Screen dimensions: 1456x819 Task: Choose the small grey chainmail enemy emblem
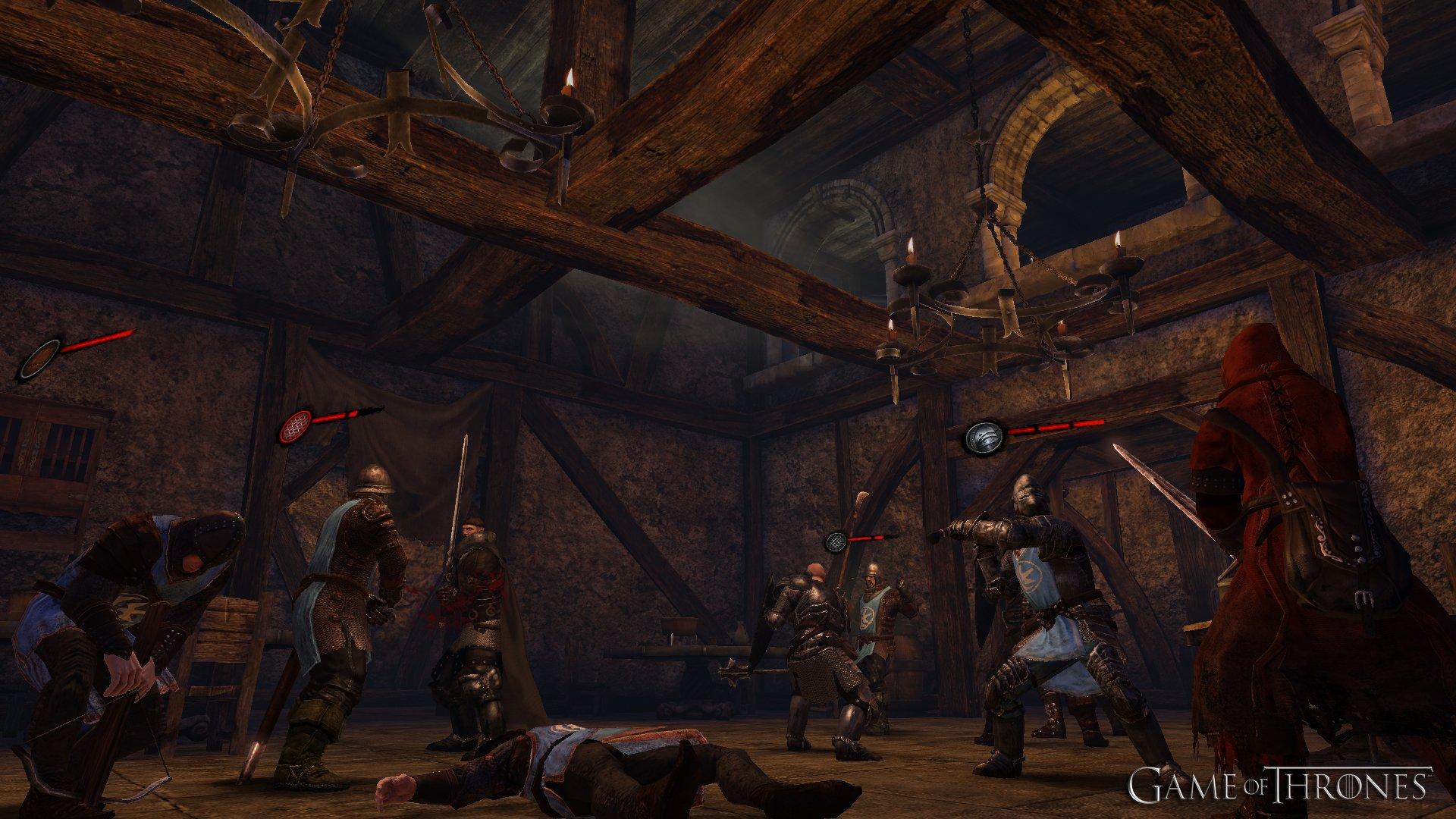[837, 542]
